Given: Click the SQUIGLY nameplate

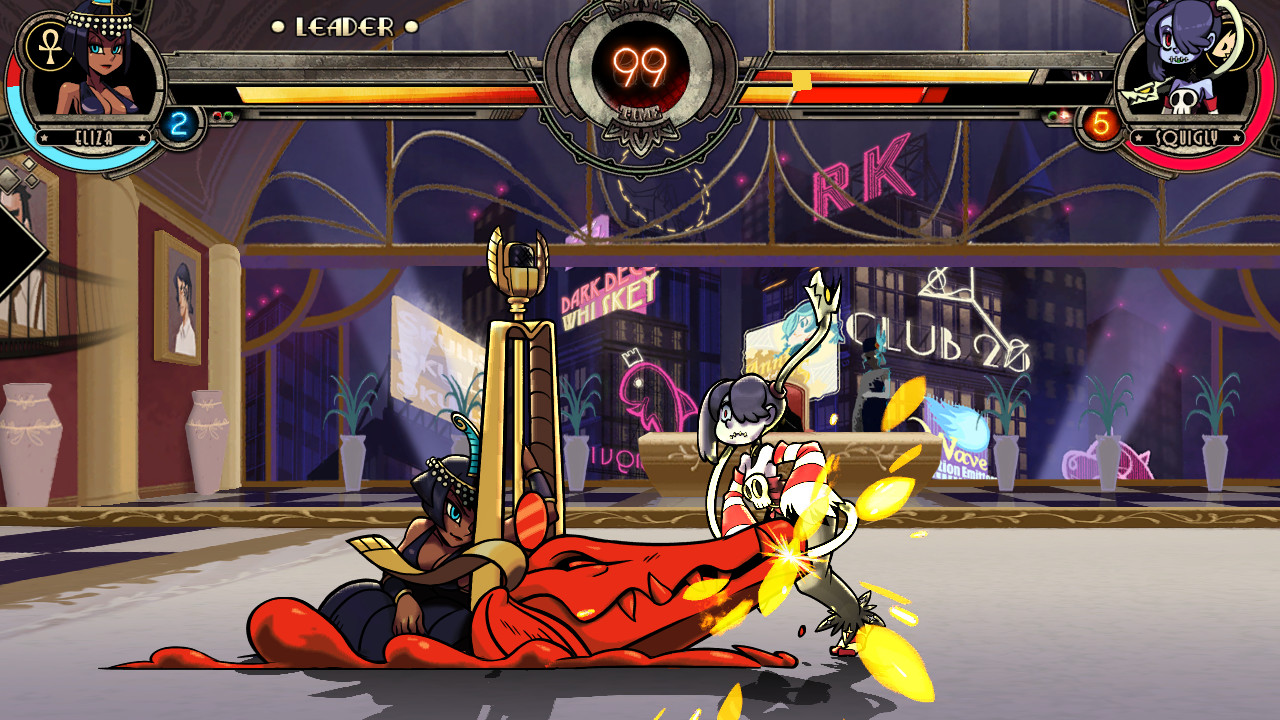Looking at the screenshot, I should click(1187, 137).
